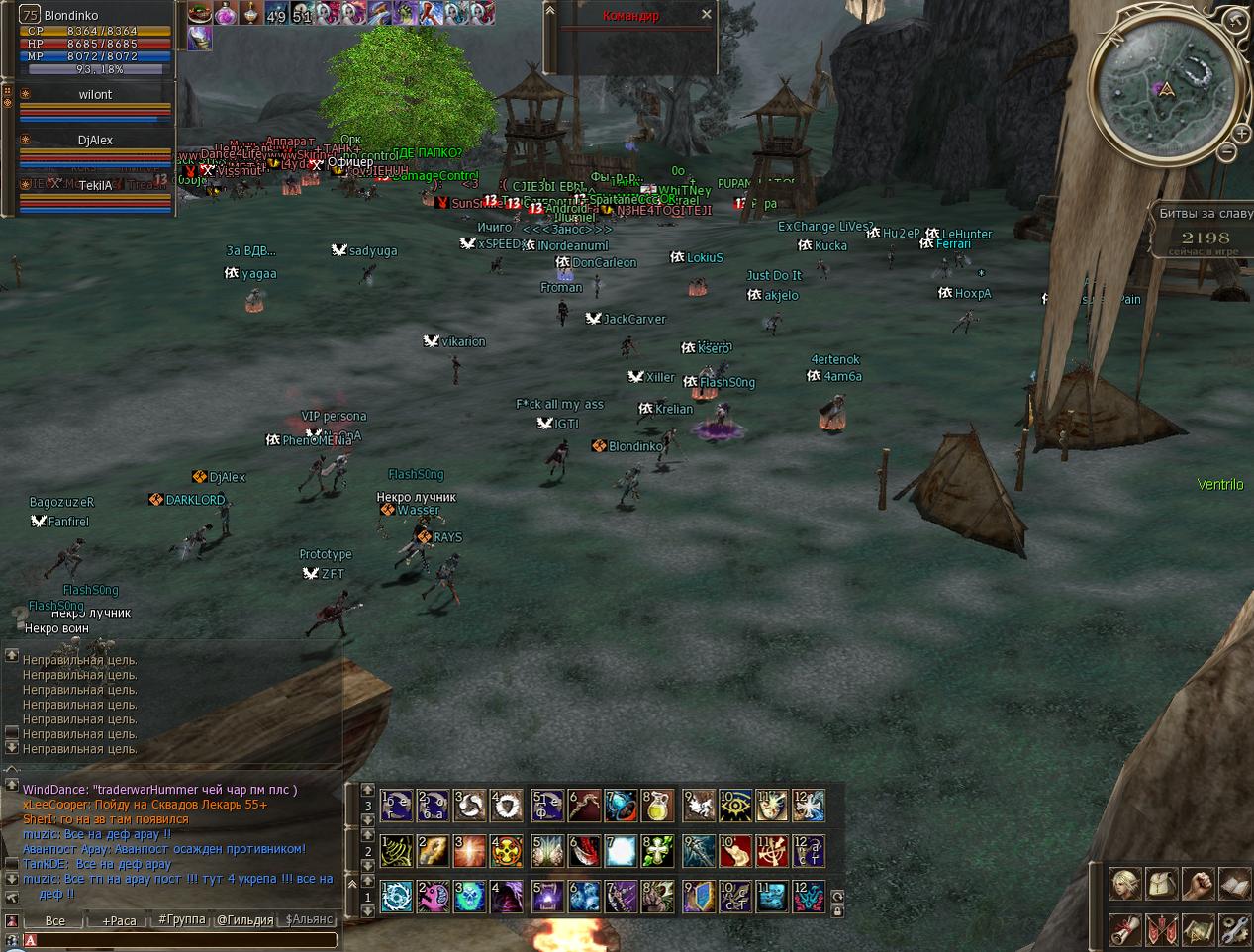Screen dimensions: 1254x952
Task: Open the actions fist icon
Action: pyautogui.click(x=1198, y=884)
